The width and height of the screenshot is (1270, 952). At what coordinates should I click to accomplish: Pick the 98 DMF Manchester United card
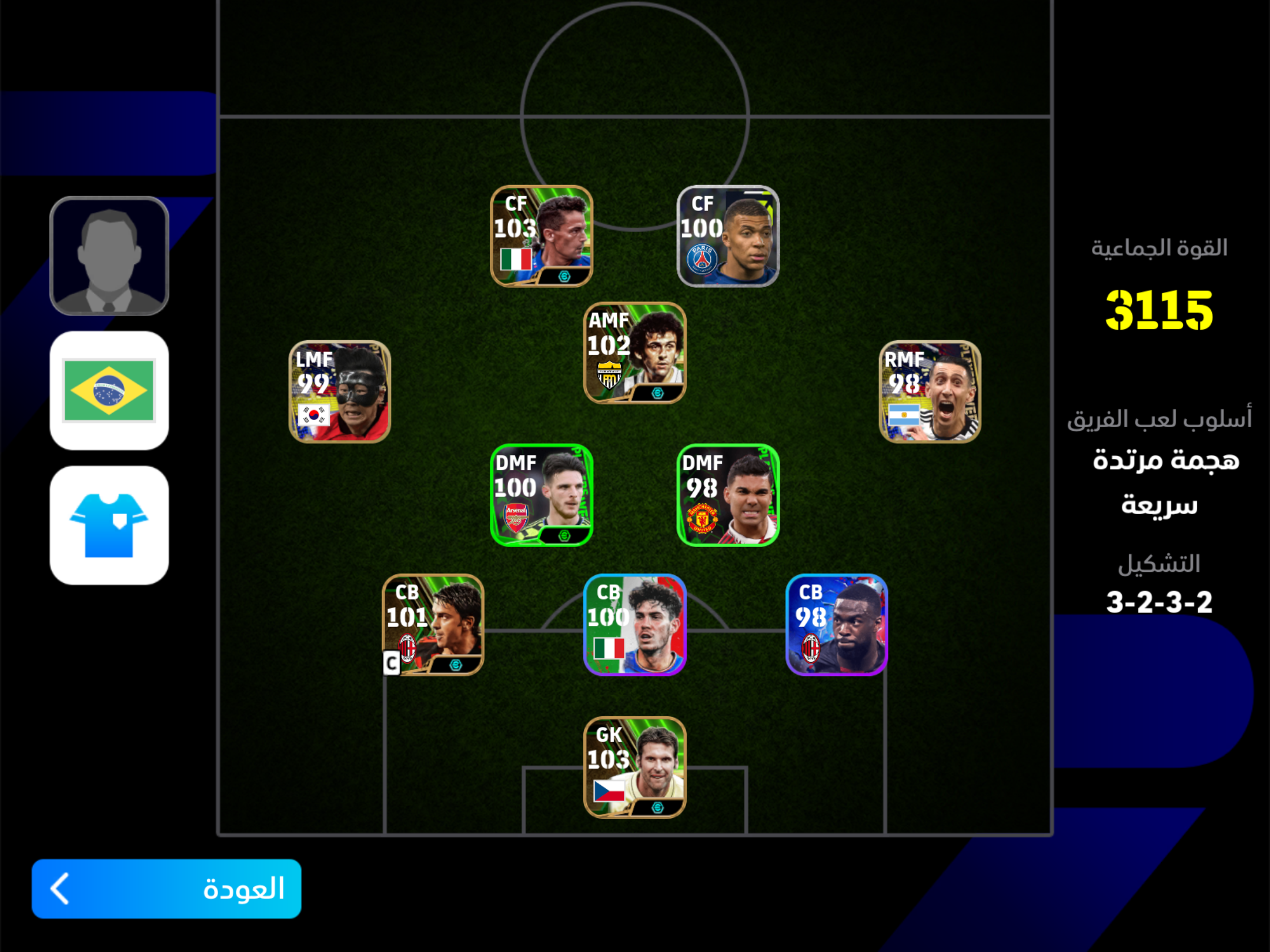click(x=728, y=495)
